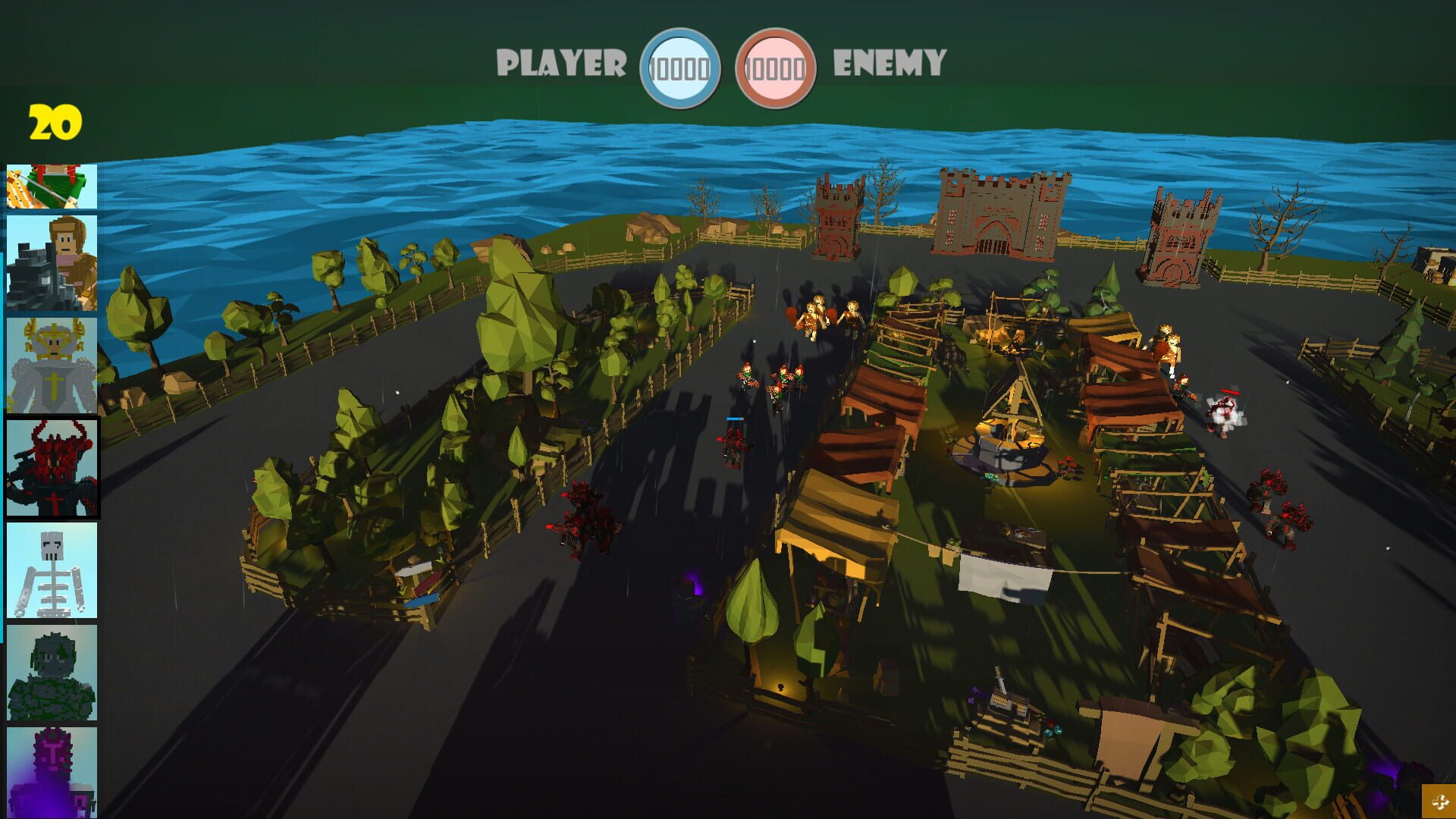Click the orange move-arrows icon in bottom-right corner
1456x819 pixels.
pyautogui.click(x=1439, y=800)
